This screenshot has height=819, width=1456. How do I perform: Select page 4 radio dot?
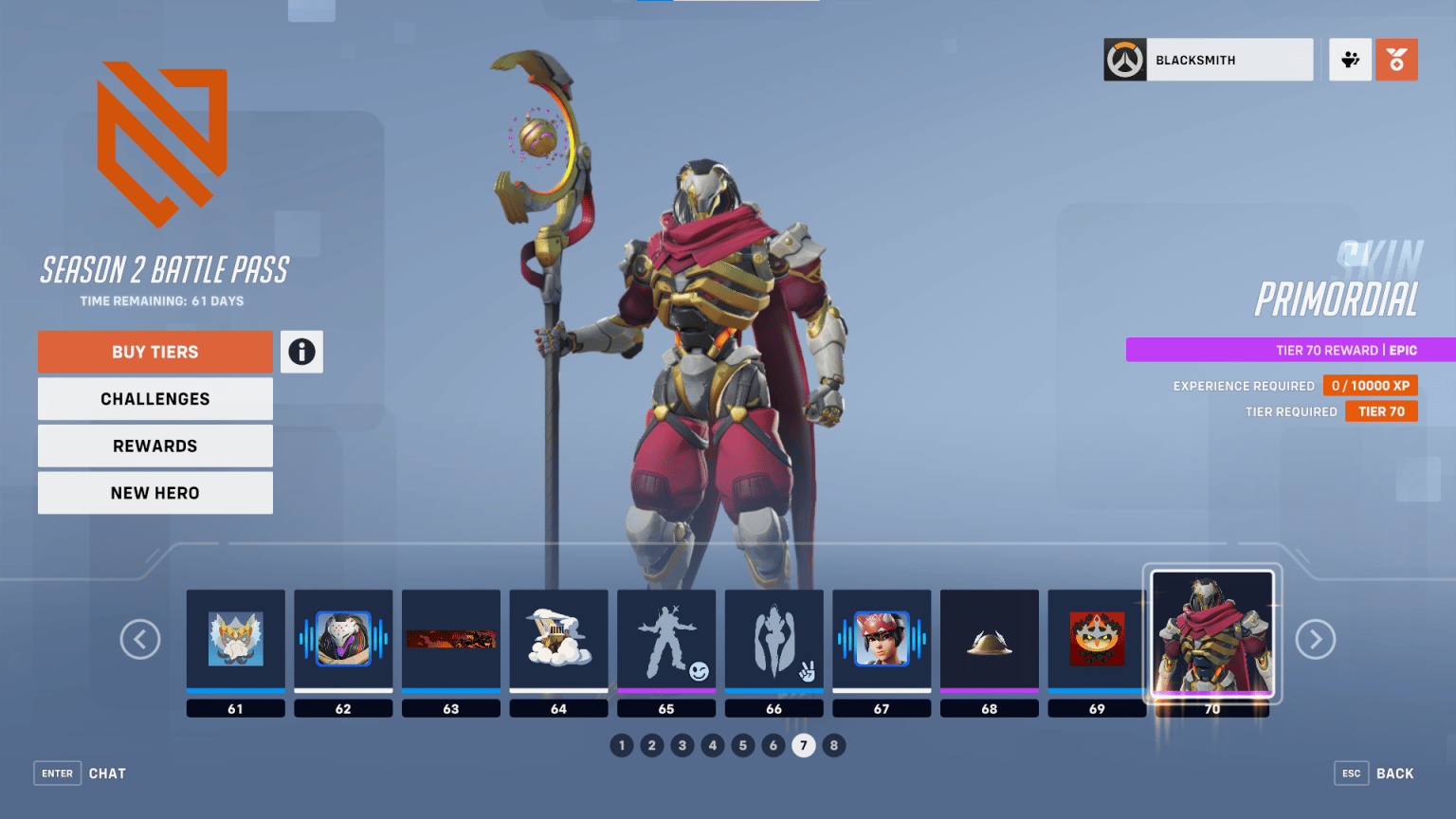click(x=713, y=746)
